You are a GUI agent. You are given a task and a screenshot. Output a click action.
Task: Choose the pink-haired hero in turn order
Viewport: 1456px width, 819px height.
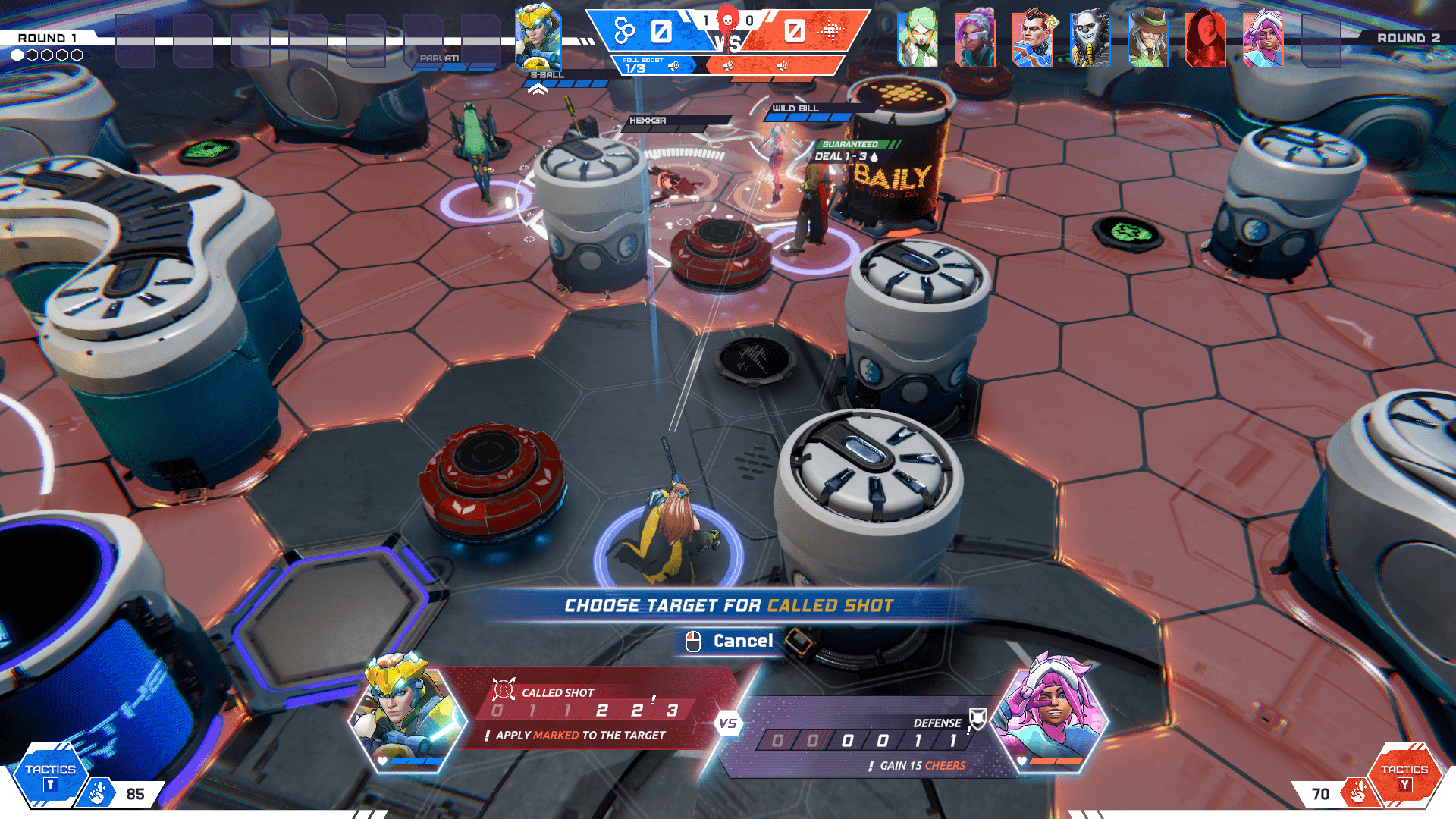coord(1263,38)
